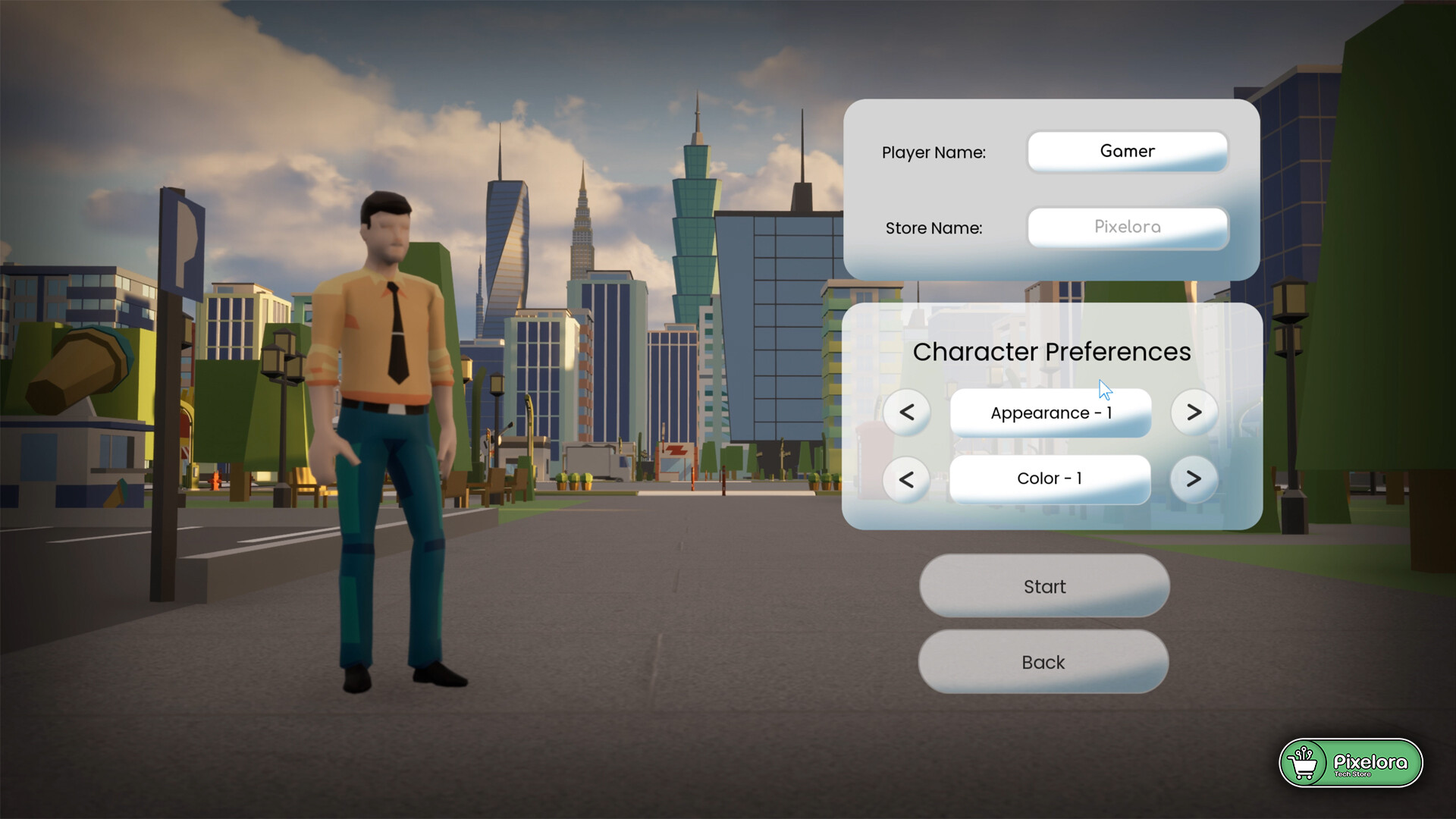Cycle Appearance forward with the right chevron
1456x819 pixels.
pyautogui.click(x=1194, y=413)
